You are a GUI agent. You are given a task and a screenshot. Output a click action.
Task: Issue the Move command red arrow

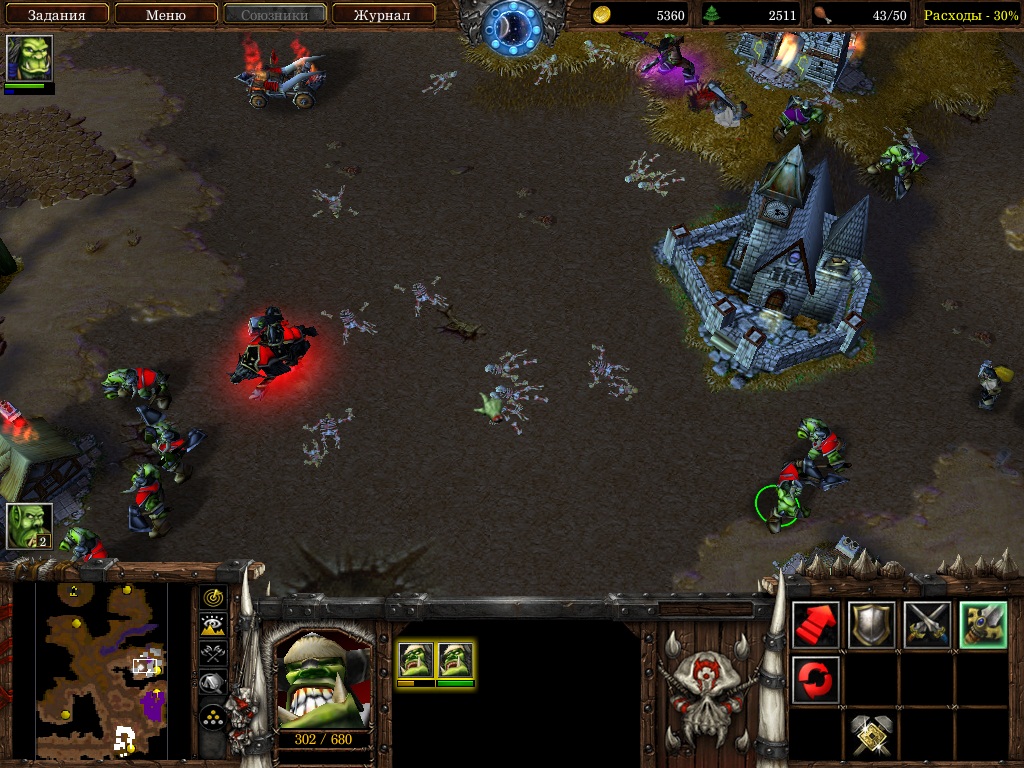816,625
